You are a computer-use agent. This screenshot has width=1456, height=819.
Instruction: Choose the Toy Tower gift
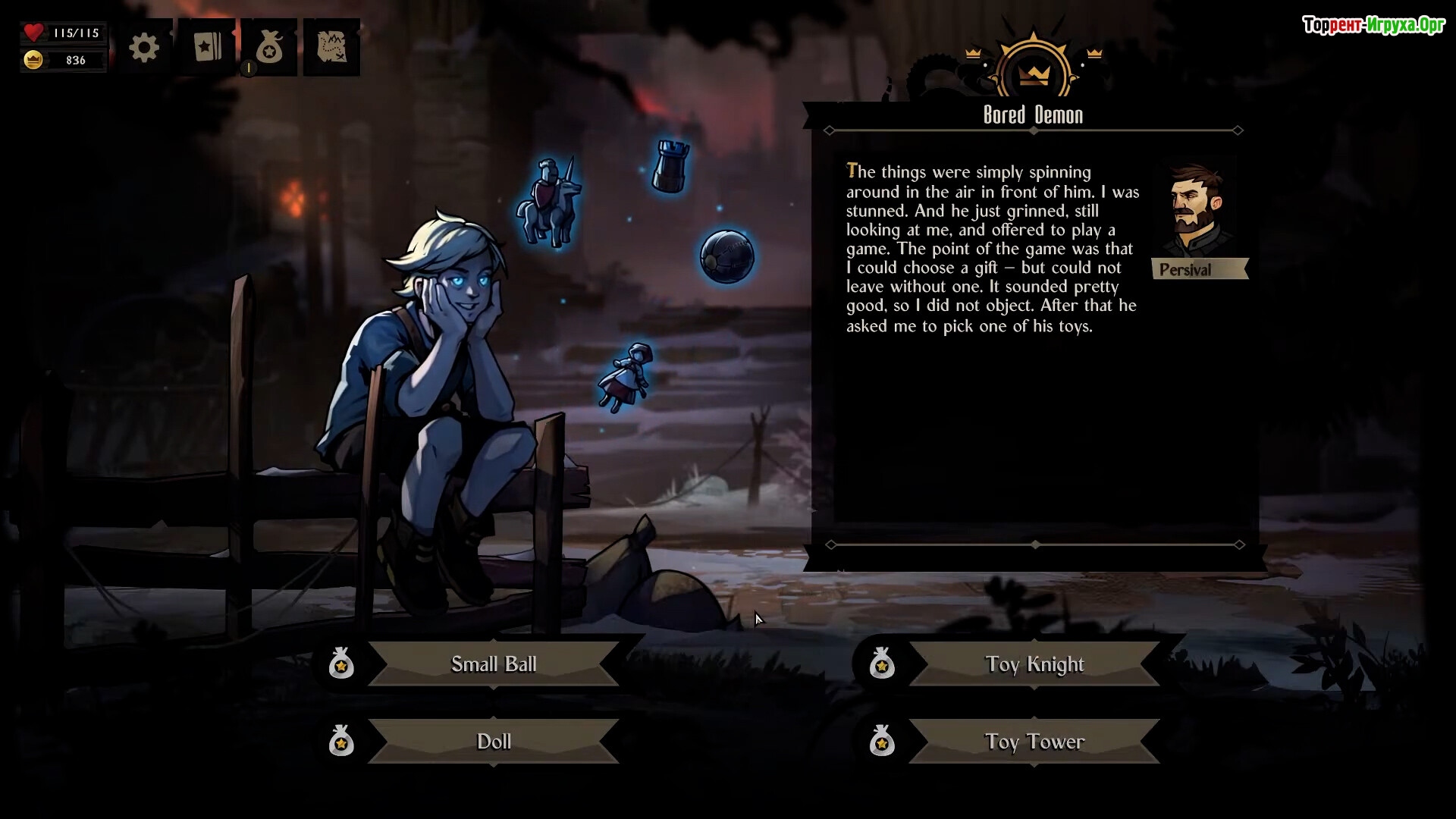[x=1034, y=742]
